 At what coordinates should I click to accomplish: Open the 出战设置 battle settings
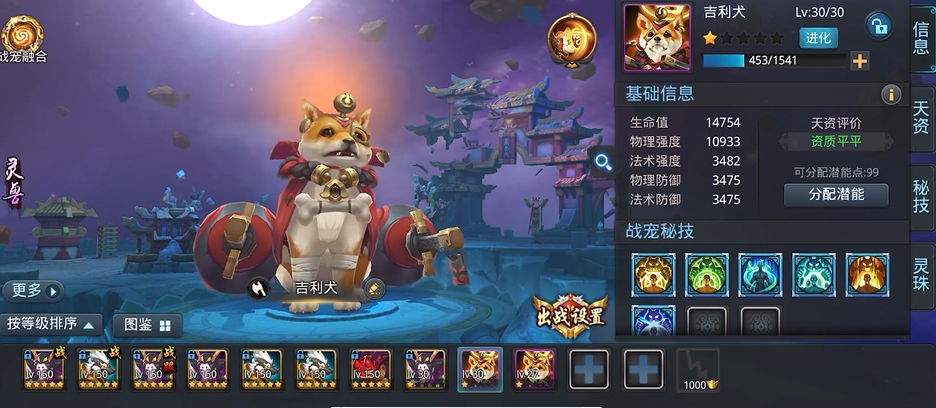pyautogui.click(x=570, y=316)
